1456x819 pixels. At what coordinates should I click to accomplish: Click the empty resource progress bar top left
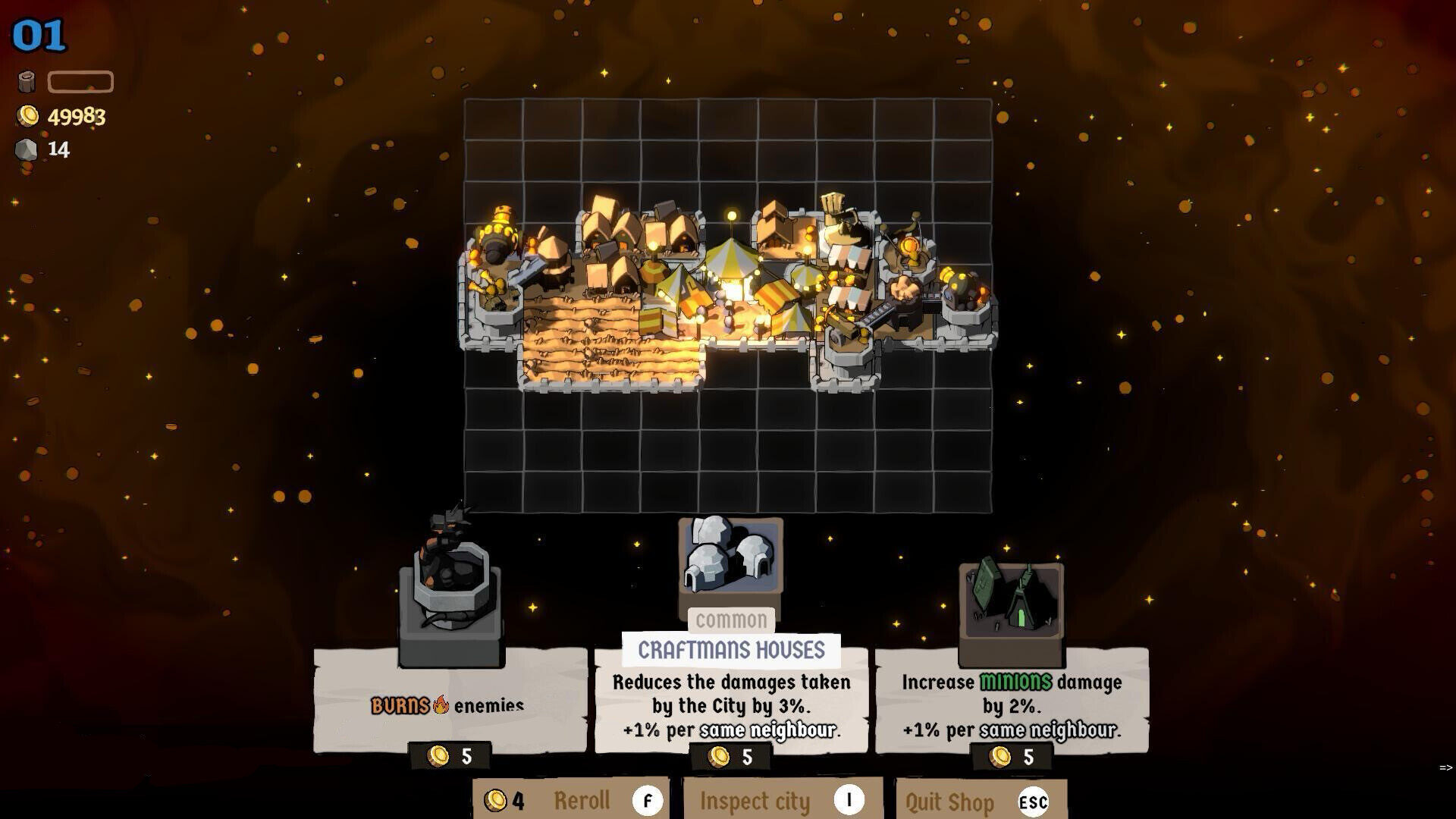click(79, 81)
